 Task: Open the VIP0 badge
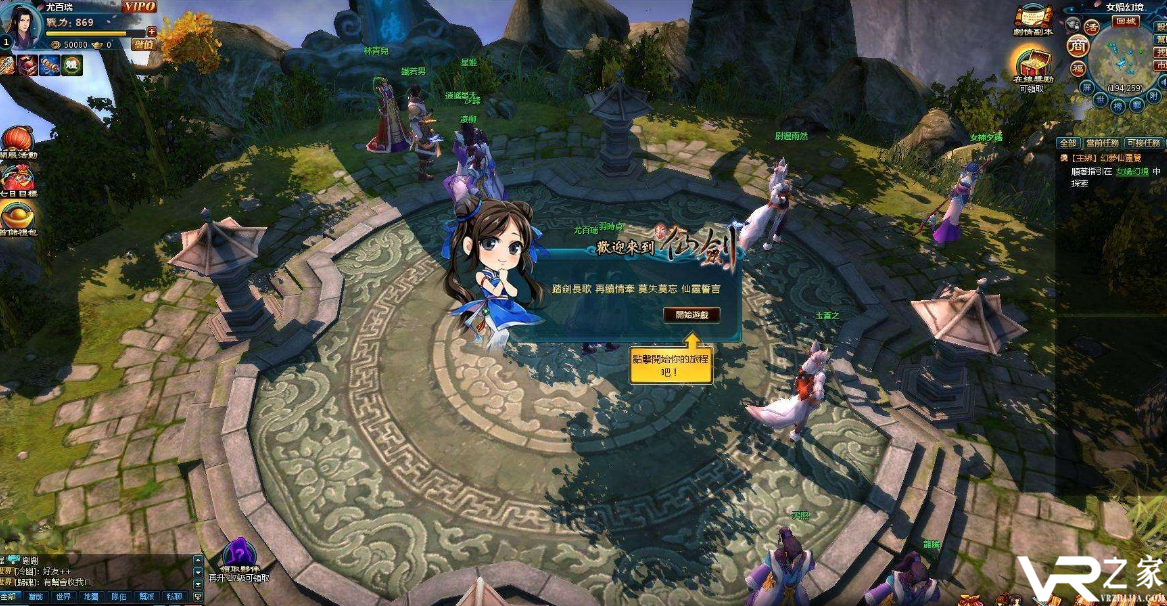coord(140,7)
